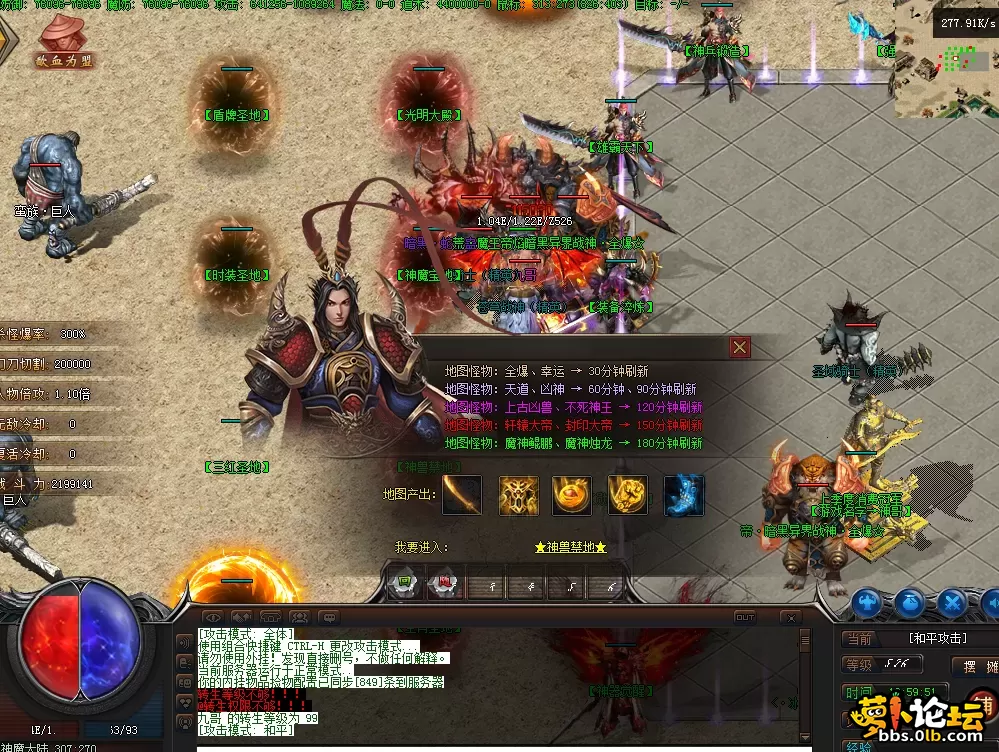
Task: Enter the 神兽禁地 map via the link
Action: pos(570,548)
